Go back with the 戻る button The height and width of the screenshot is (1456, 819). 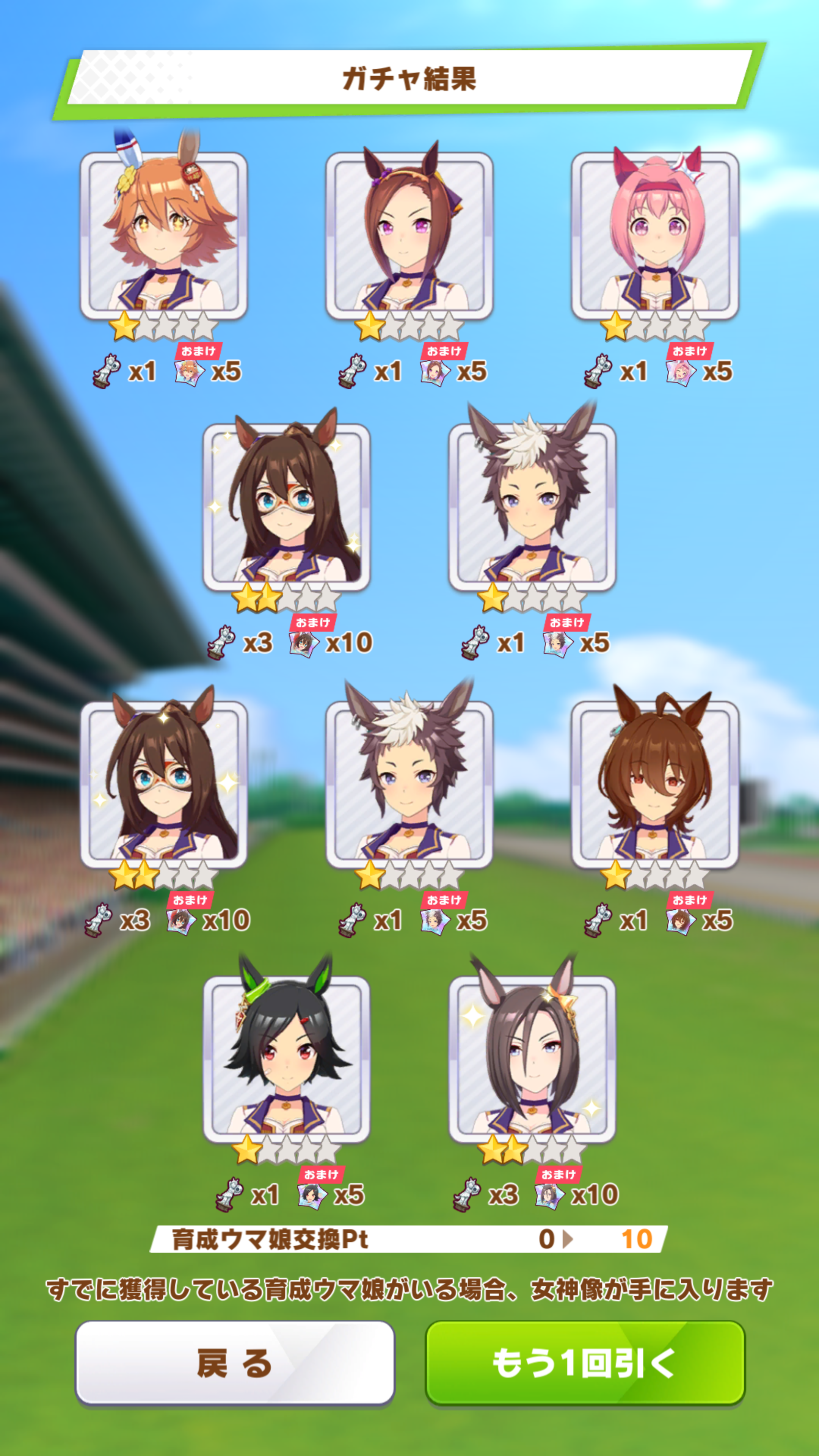235,1362
